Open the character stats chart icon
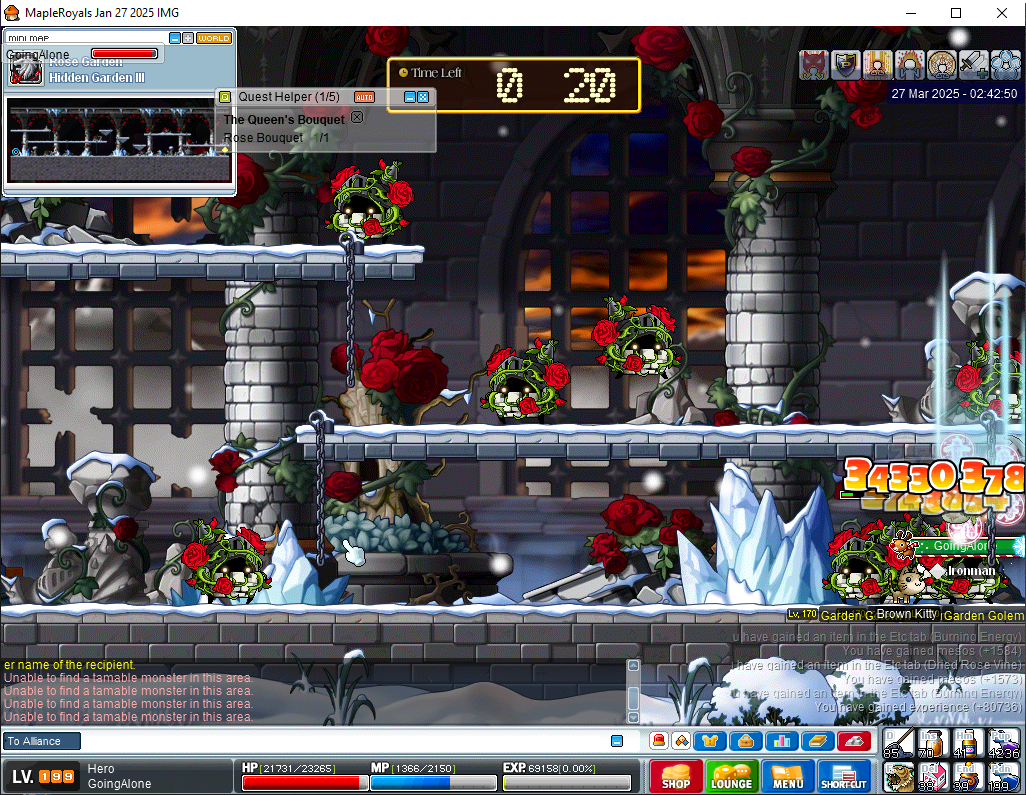The height and width of the screenshot is (795, 1026). pos(781,741)
